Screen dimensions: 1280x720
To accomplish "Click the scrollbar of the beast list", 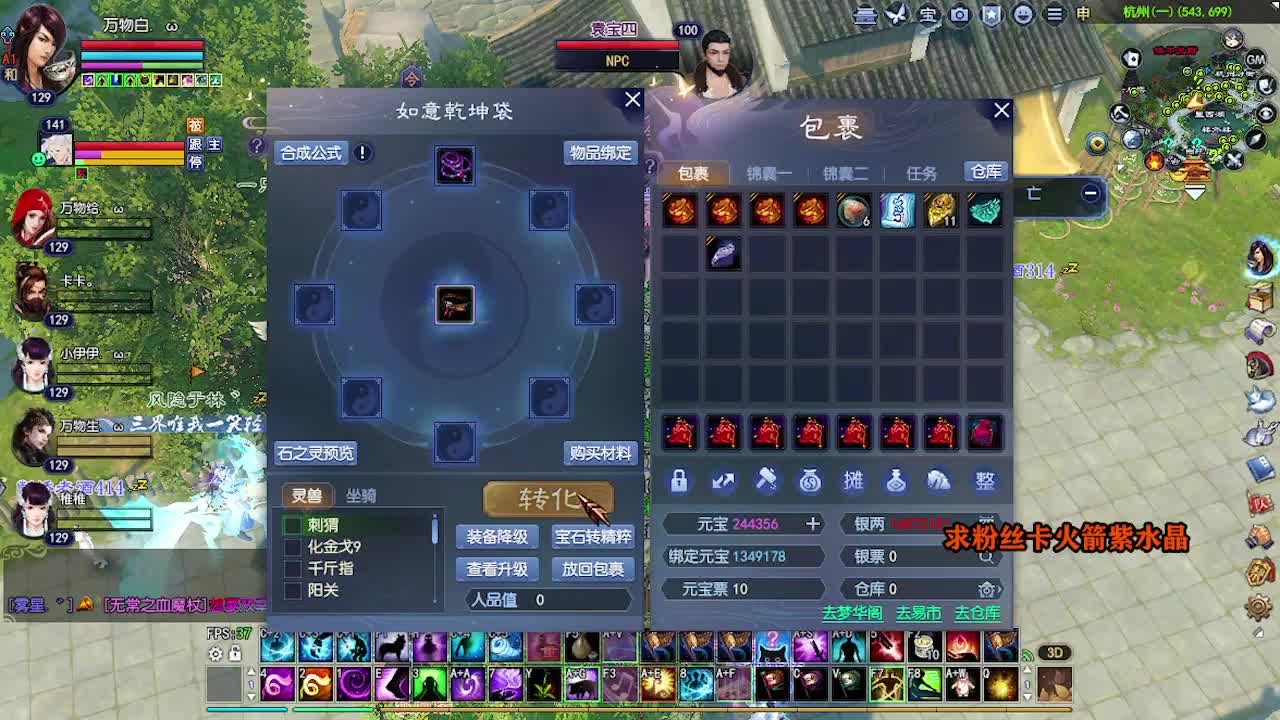I will coord(434,530).
